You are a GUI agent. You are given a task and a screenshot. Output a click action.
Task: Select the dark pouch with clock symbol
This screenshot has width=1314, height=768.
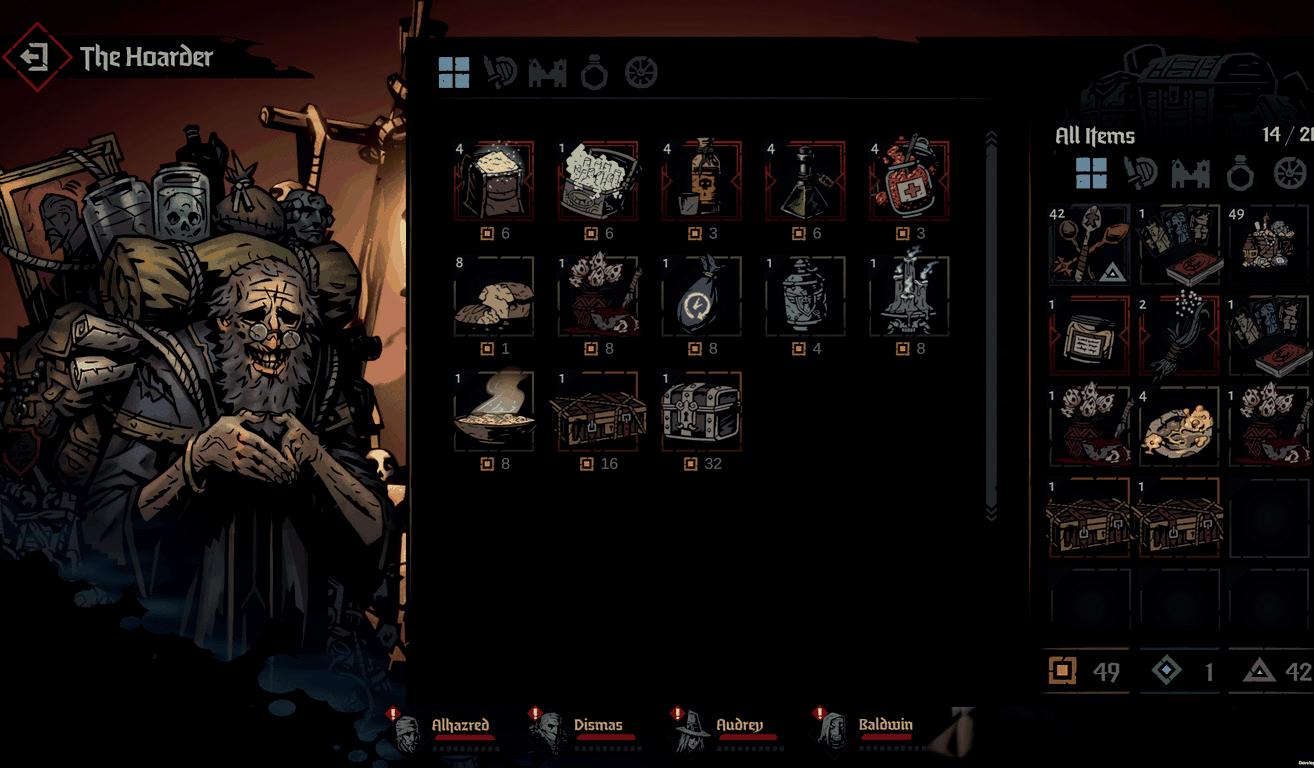click(x=701, y=296)
